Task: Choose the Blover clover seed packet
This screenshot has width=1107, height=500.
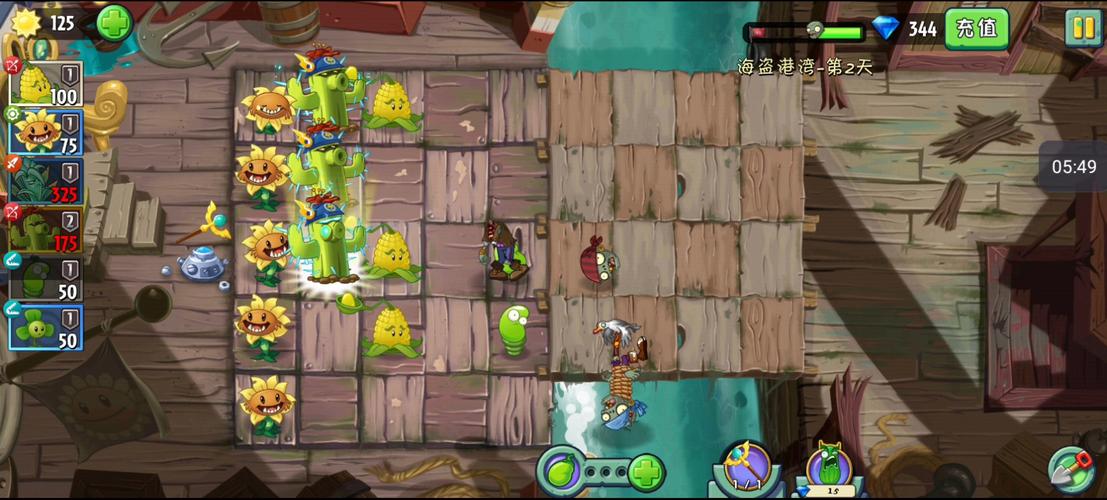Action: 46,326
